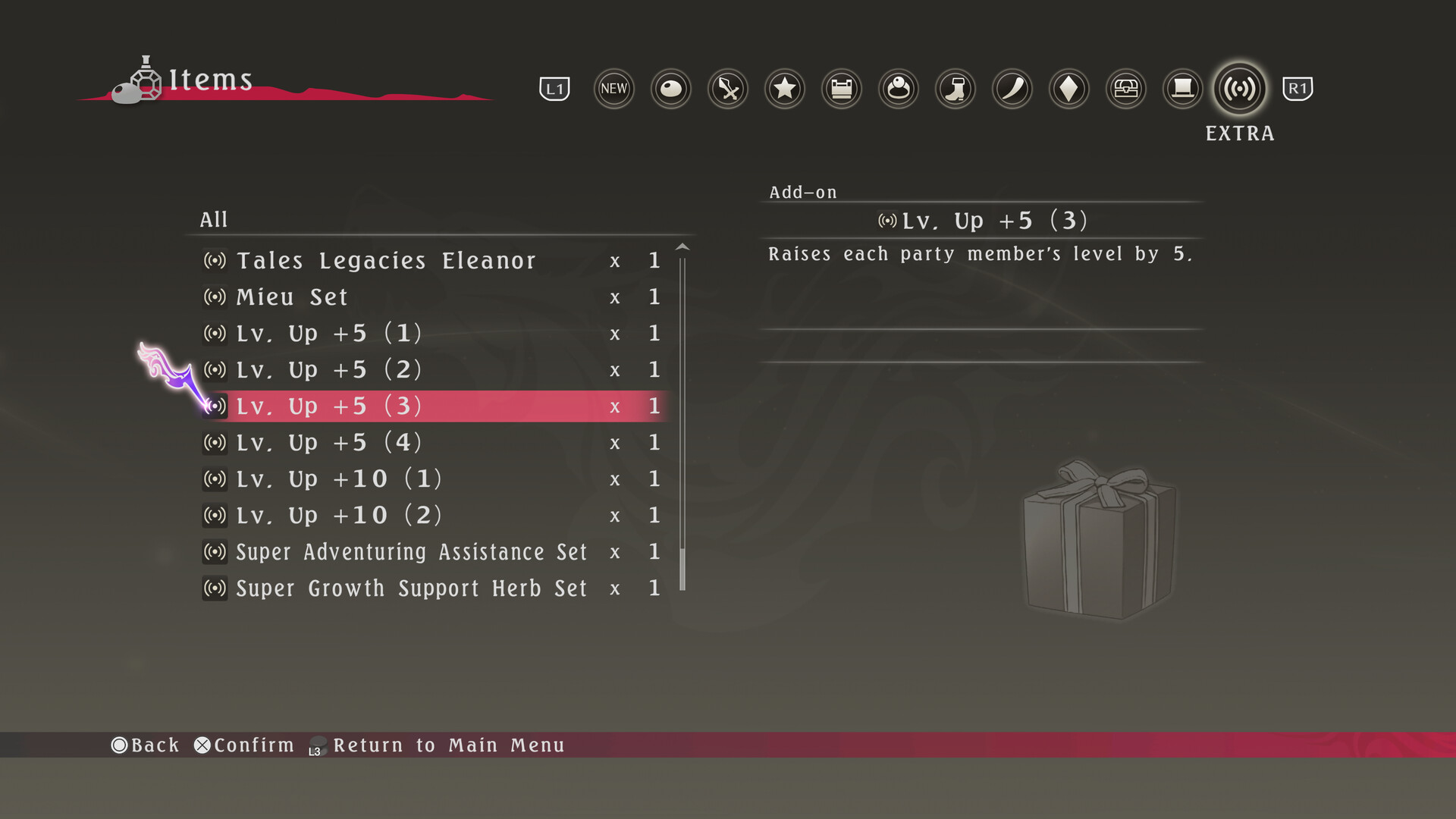The width and height of the screenshot is (1456, 819).
Task: Select Tales Legacies Eleanor add-on
Action: [x=386, y=261]
